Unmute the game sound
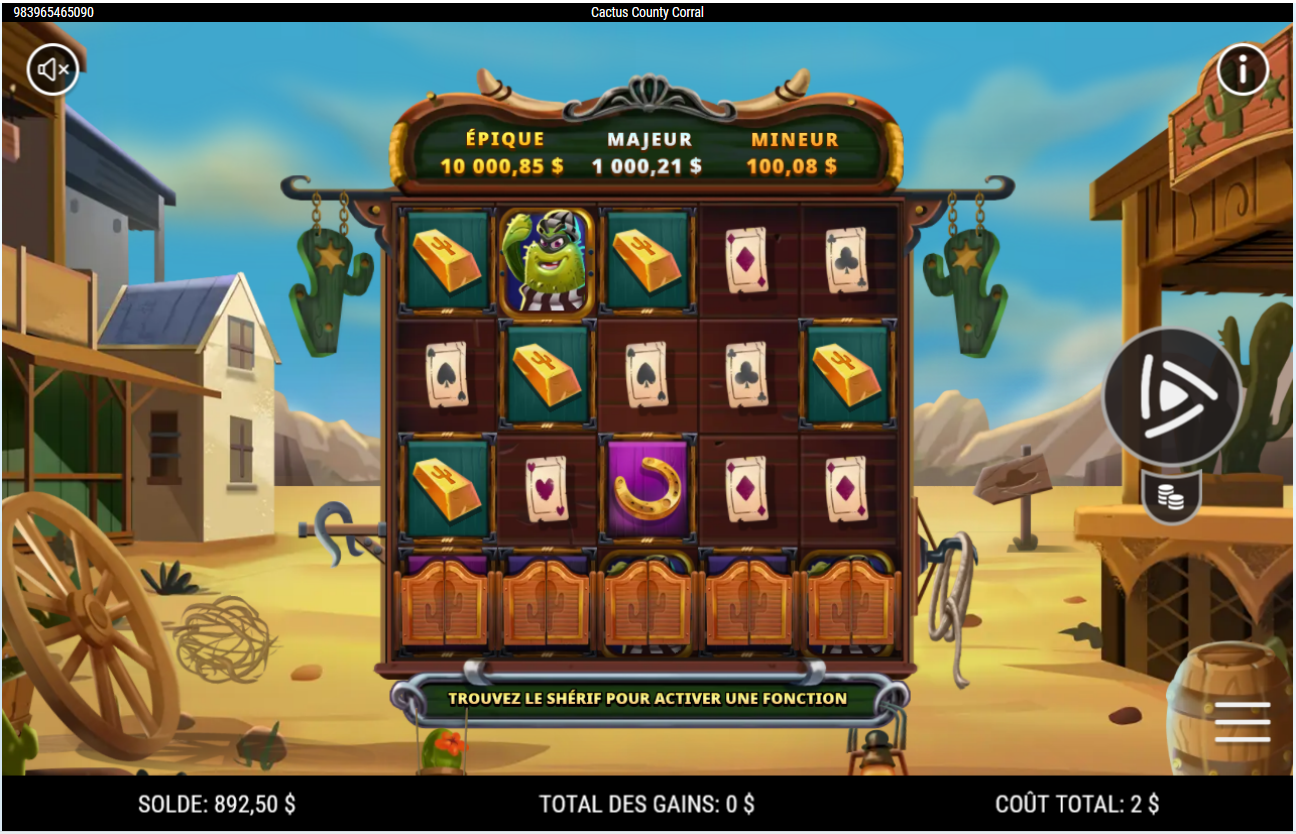The image size is (1296, 834). pyautogui.click(x=53, y=69)
